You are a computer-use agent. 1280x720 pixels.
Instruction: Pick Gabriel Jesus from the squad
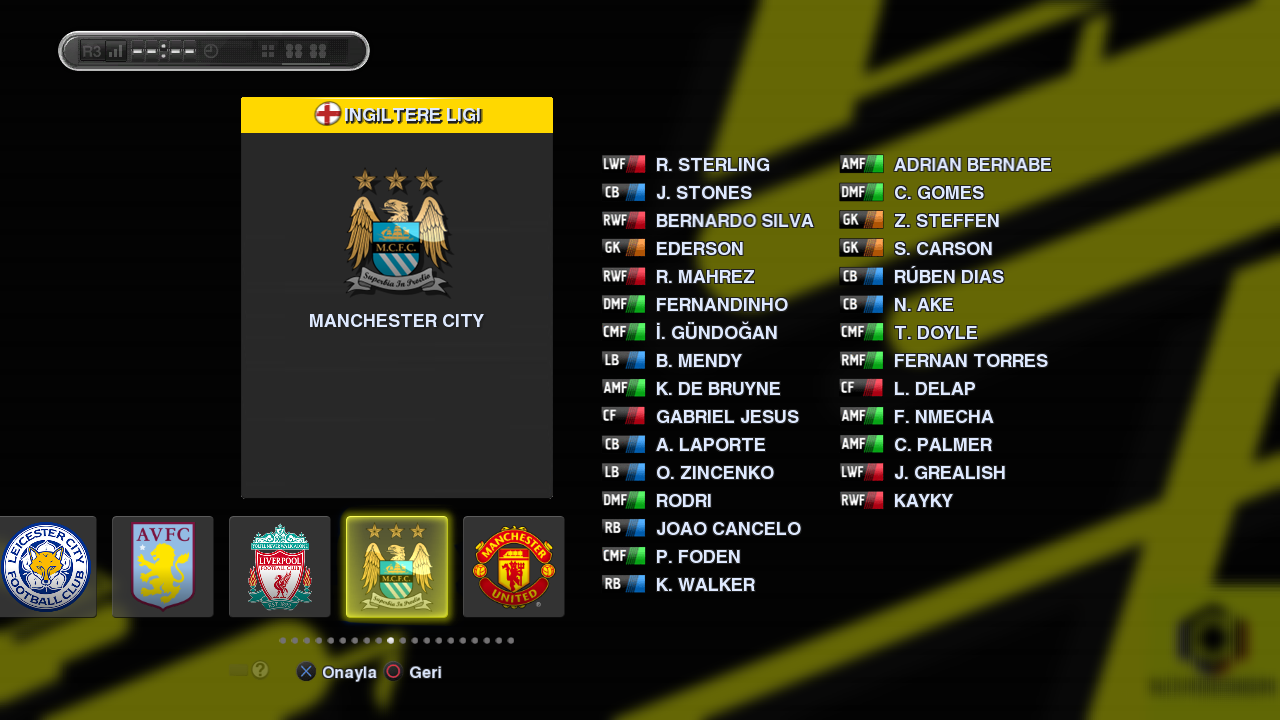[727, 417]
